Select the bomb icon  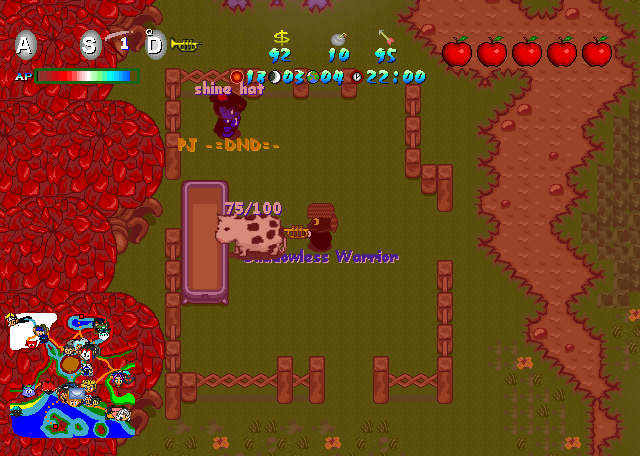point(339,38)
